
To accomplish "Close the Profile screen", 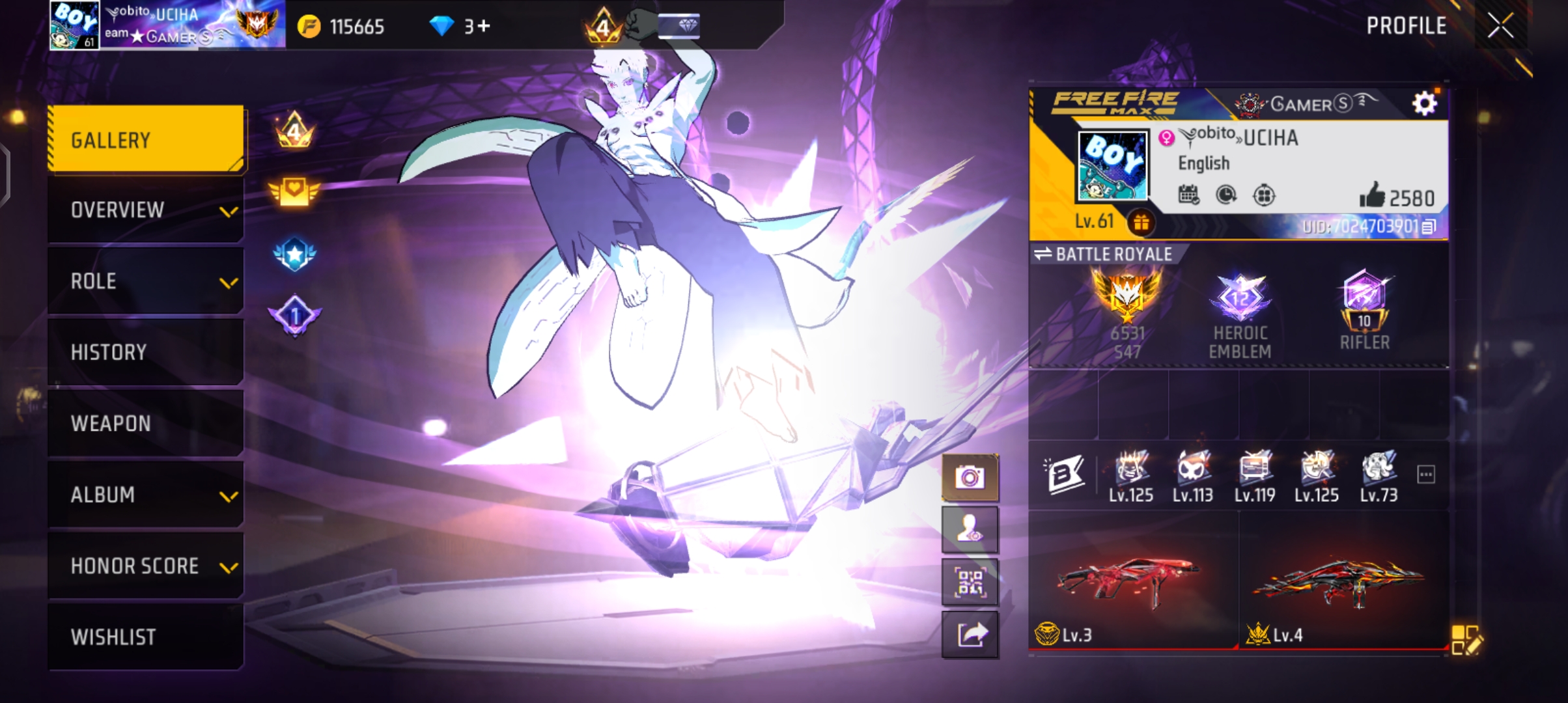I will click(1500, 26).
